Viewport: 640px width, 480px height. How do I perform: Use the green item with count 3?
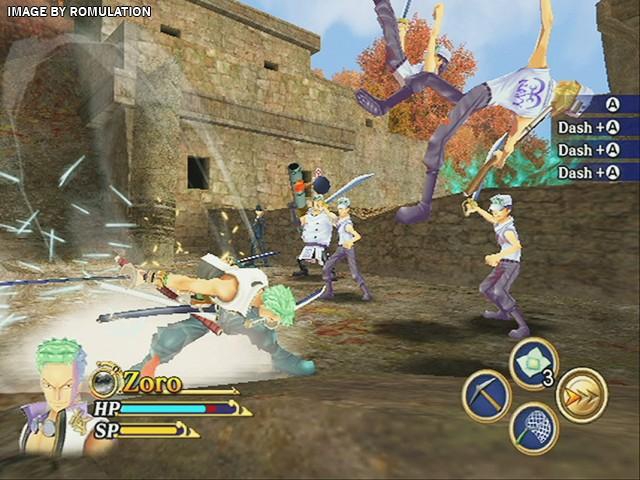533,362
